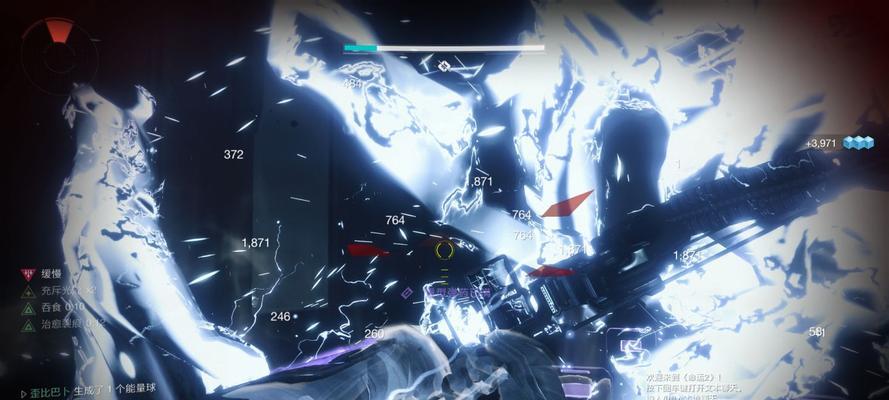This screenshot has height=400, width=889.
Task: Click the 充斥光能 buff icon
Action: pyautogui.click(x=29, y=290)
